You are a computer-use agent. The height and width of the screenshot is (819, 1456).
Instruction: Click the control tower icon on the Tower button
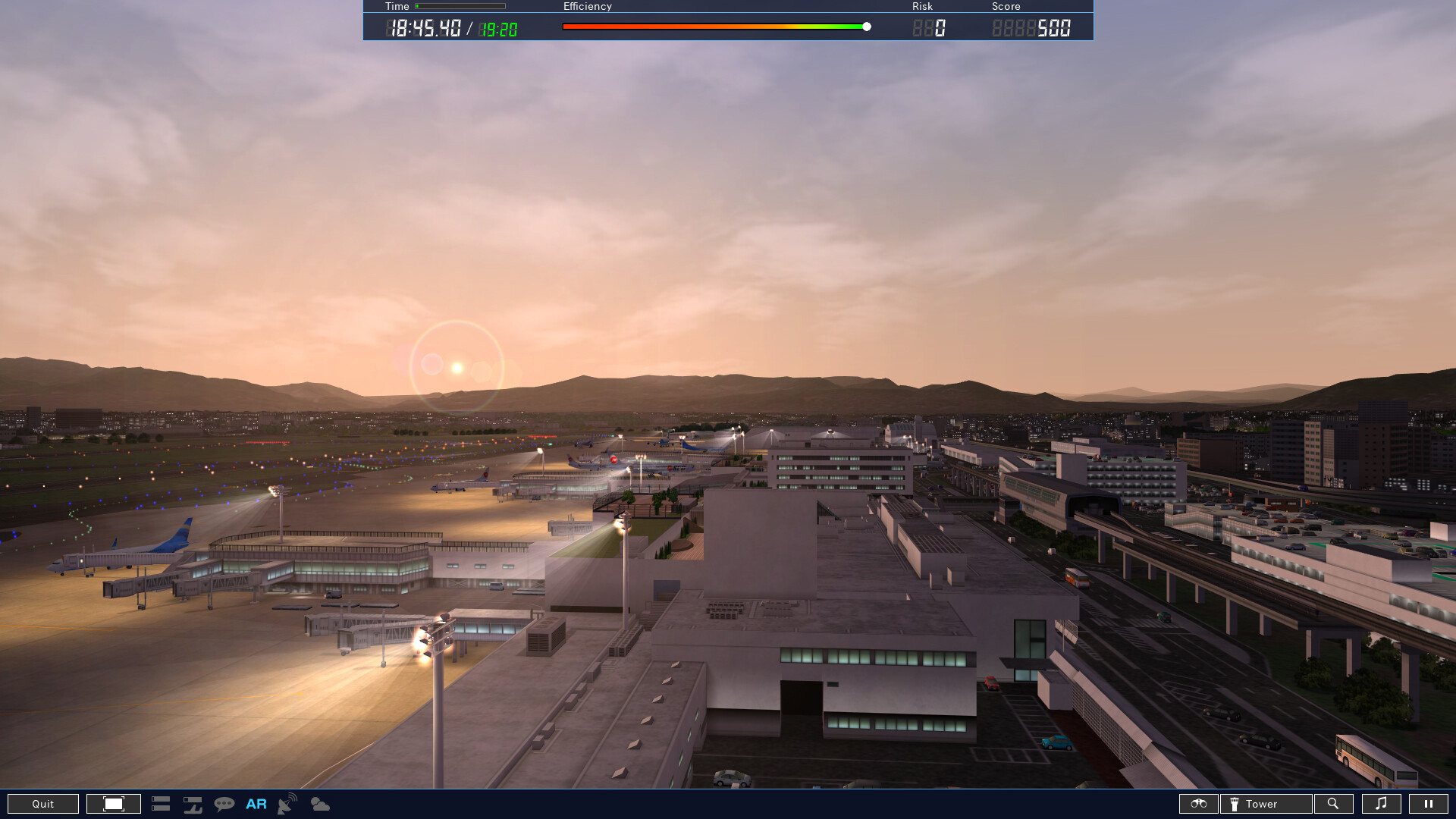click(x=1236, y=804)
